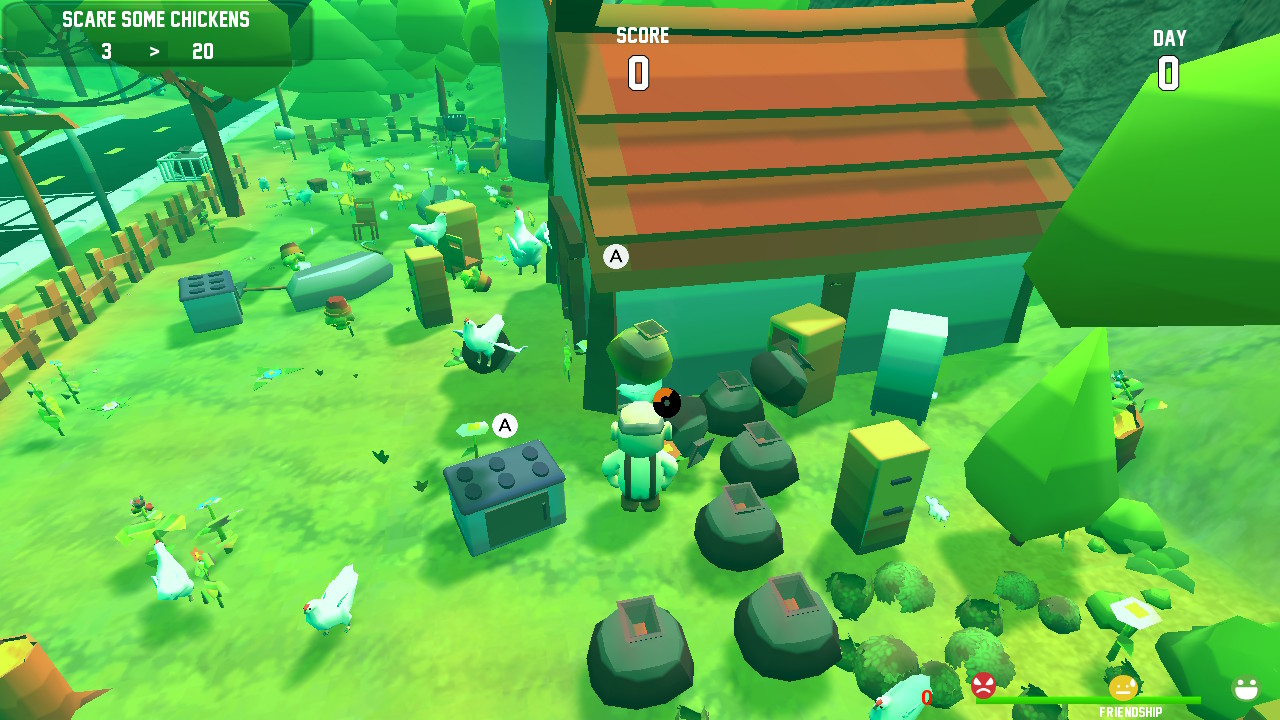Viewport: 1280px width, 720px height.
Task: Click the chicken count '3' in the objective
Action: [107, 51]
